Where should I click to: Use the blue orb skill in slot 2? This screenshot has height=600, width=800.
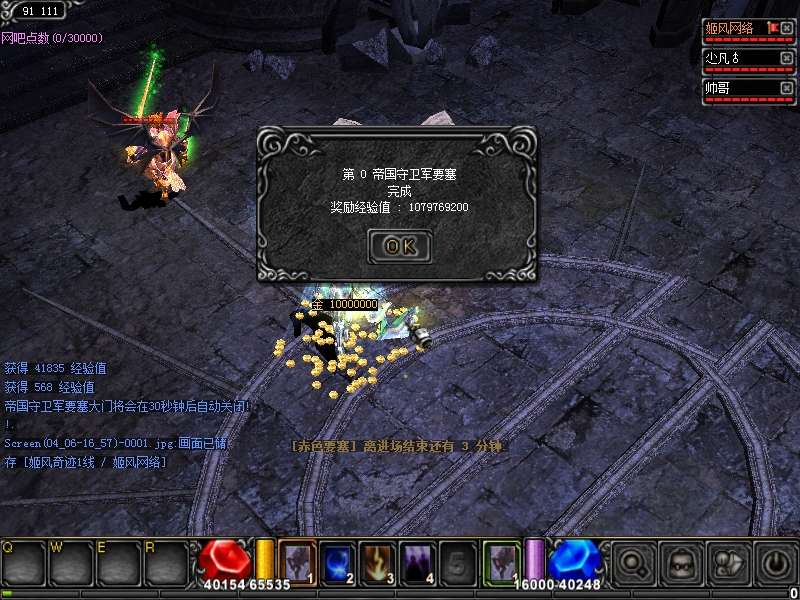click(337, 561)
